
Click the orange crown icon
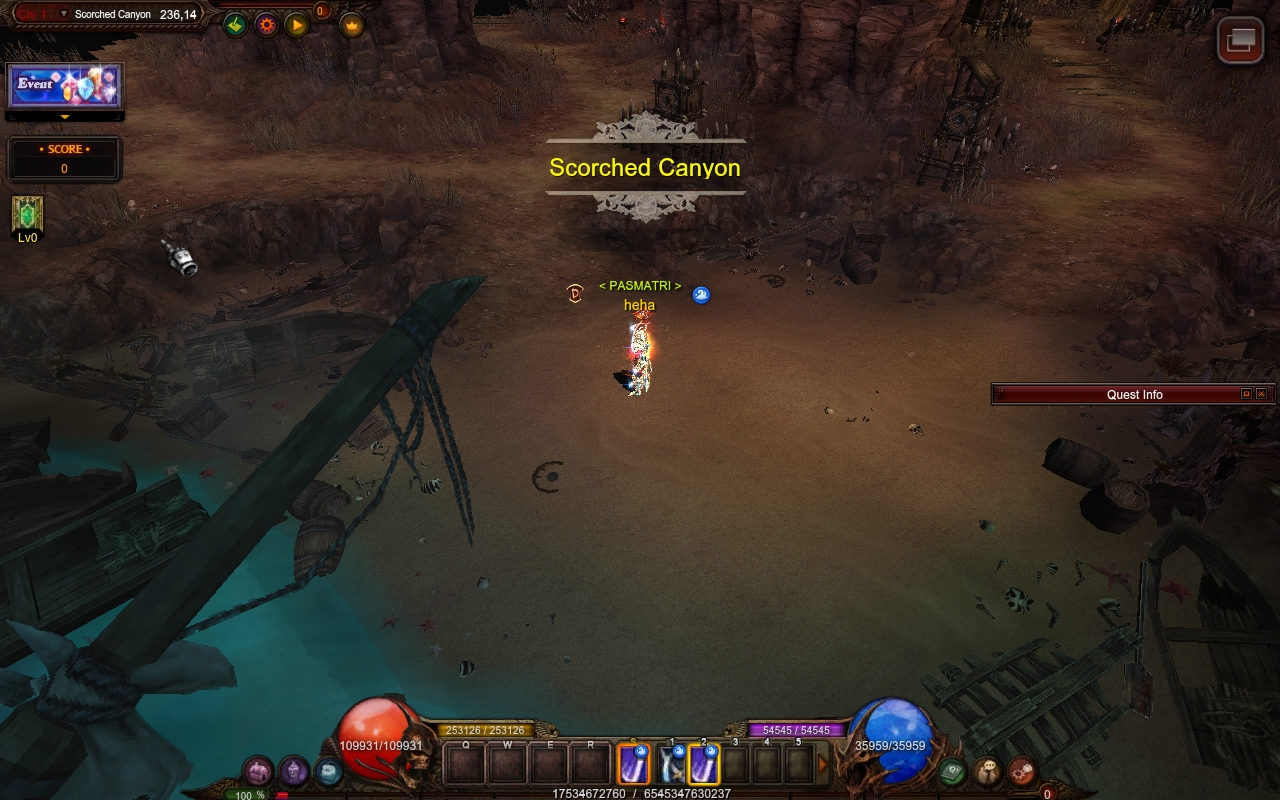click(x=351, y=25)
